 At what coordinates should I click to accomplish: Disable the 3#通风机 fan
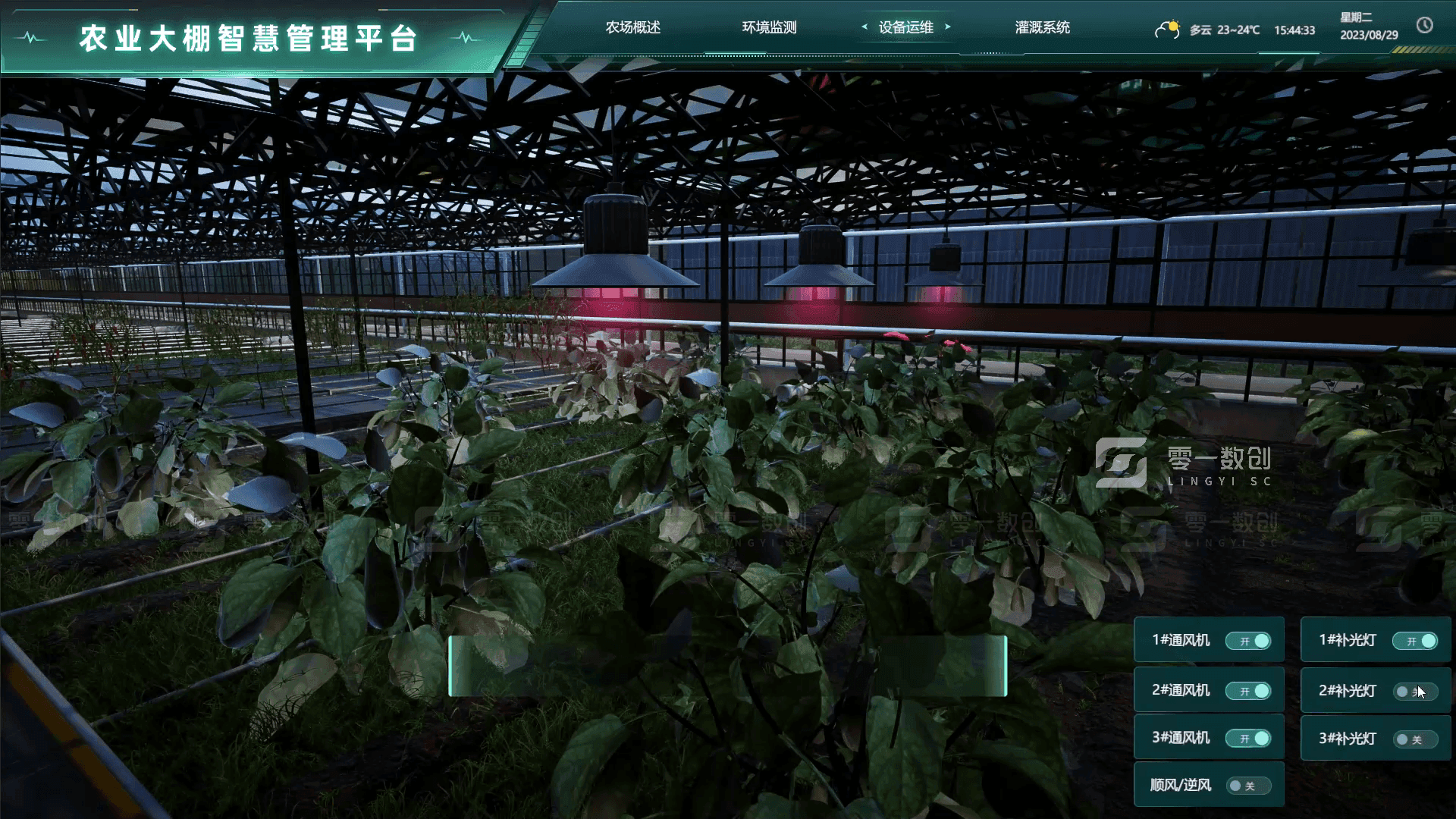point(1250,738)
